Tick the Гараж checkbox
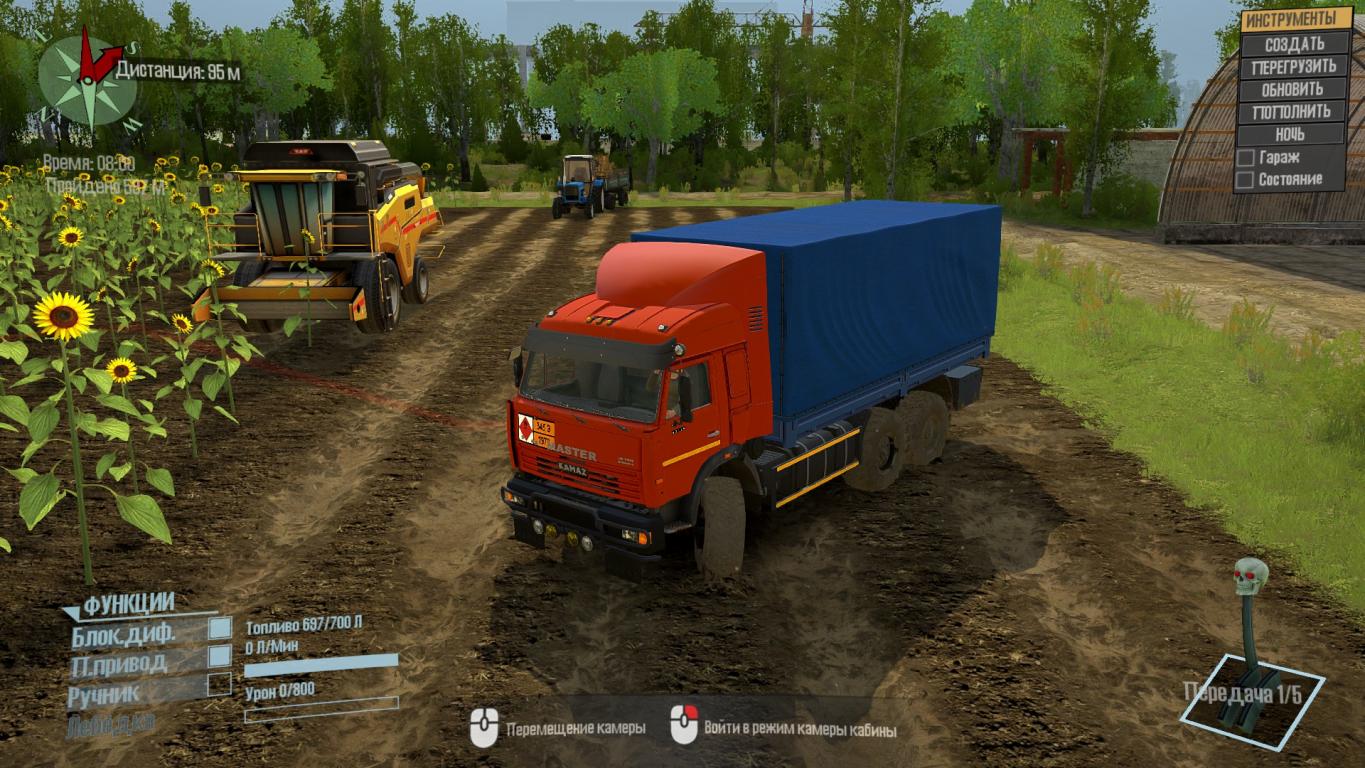 1245,158
